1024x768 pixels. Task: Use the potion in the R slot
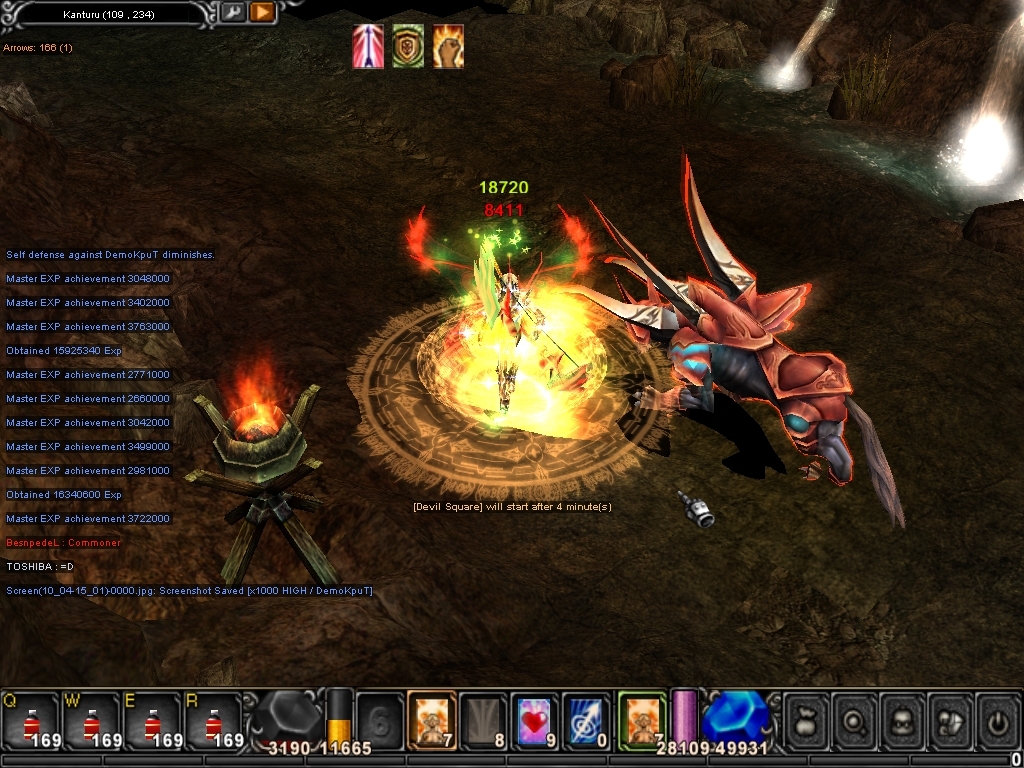[x=214, y=720]
